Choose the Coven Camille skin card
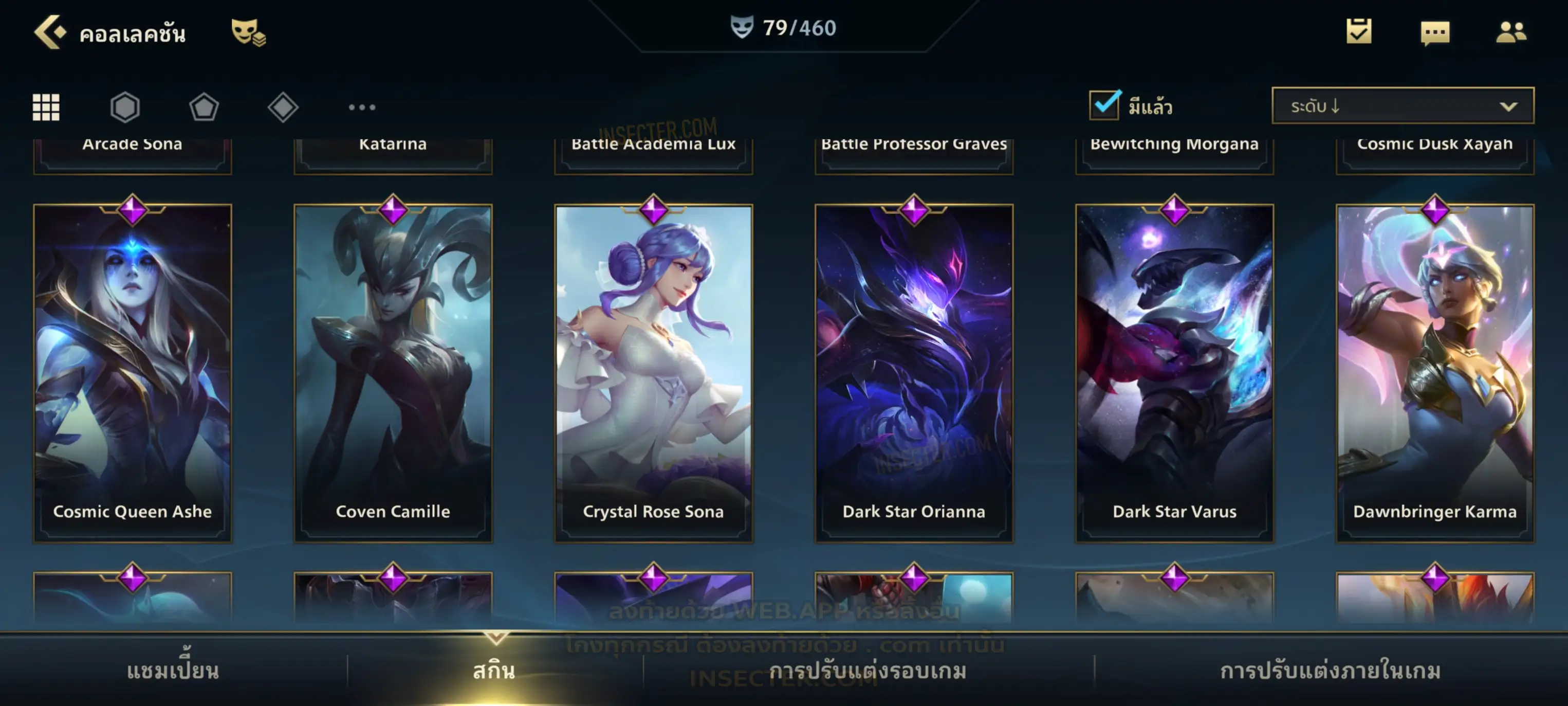Viewport: 1568px width, 706px height. (x=393, y=373)
